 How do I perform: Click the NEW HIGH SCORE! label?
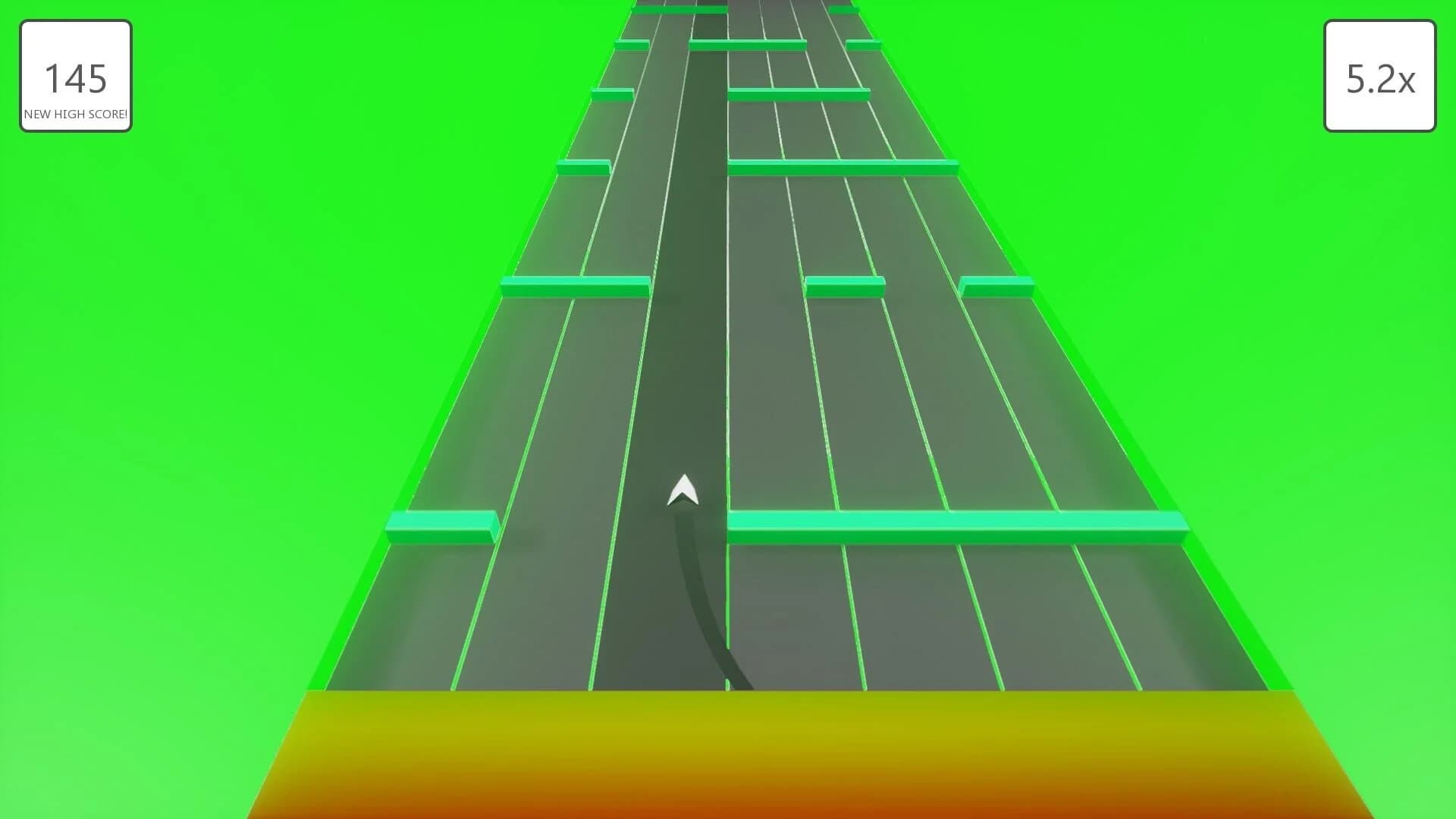pyautogui.click(x=75, y=115)
